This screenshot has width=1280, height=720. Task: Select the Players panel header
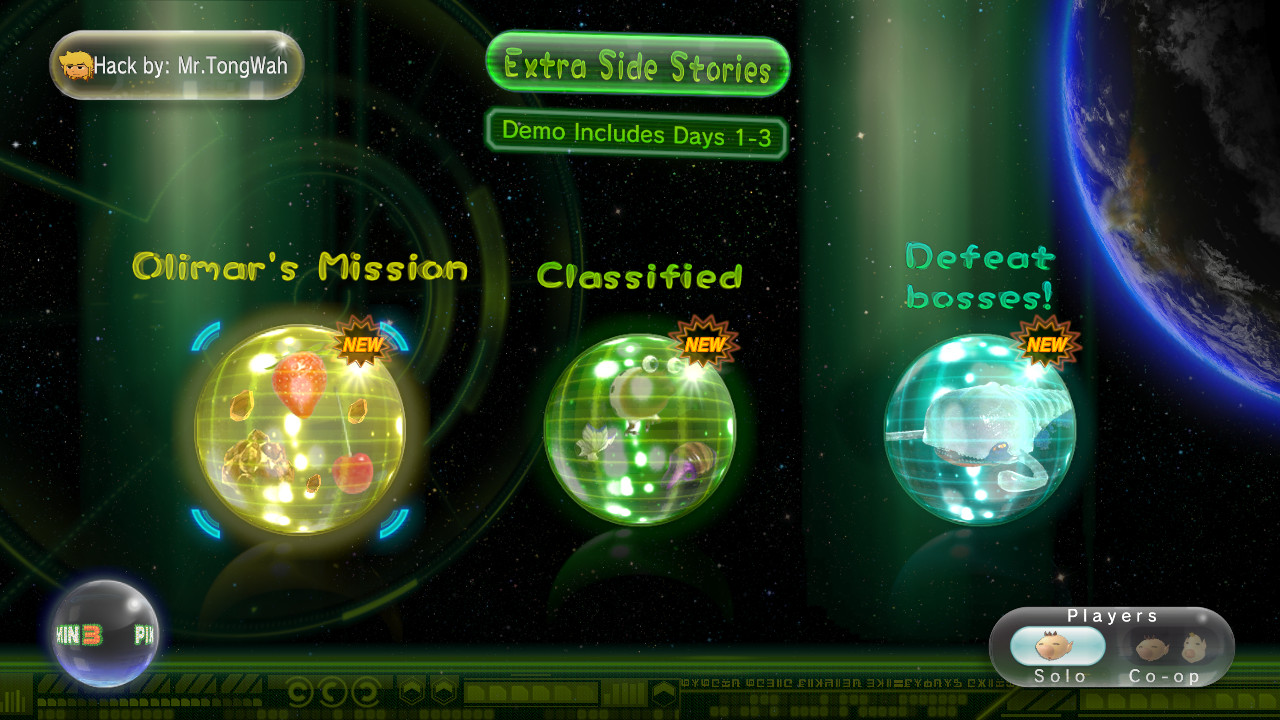[1112, 616]
